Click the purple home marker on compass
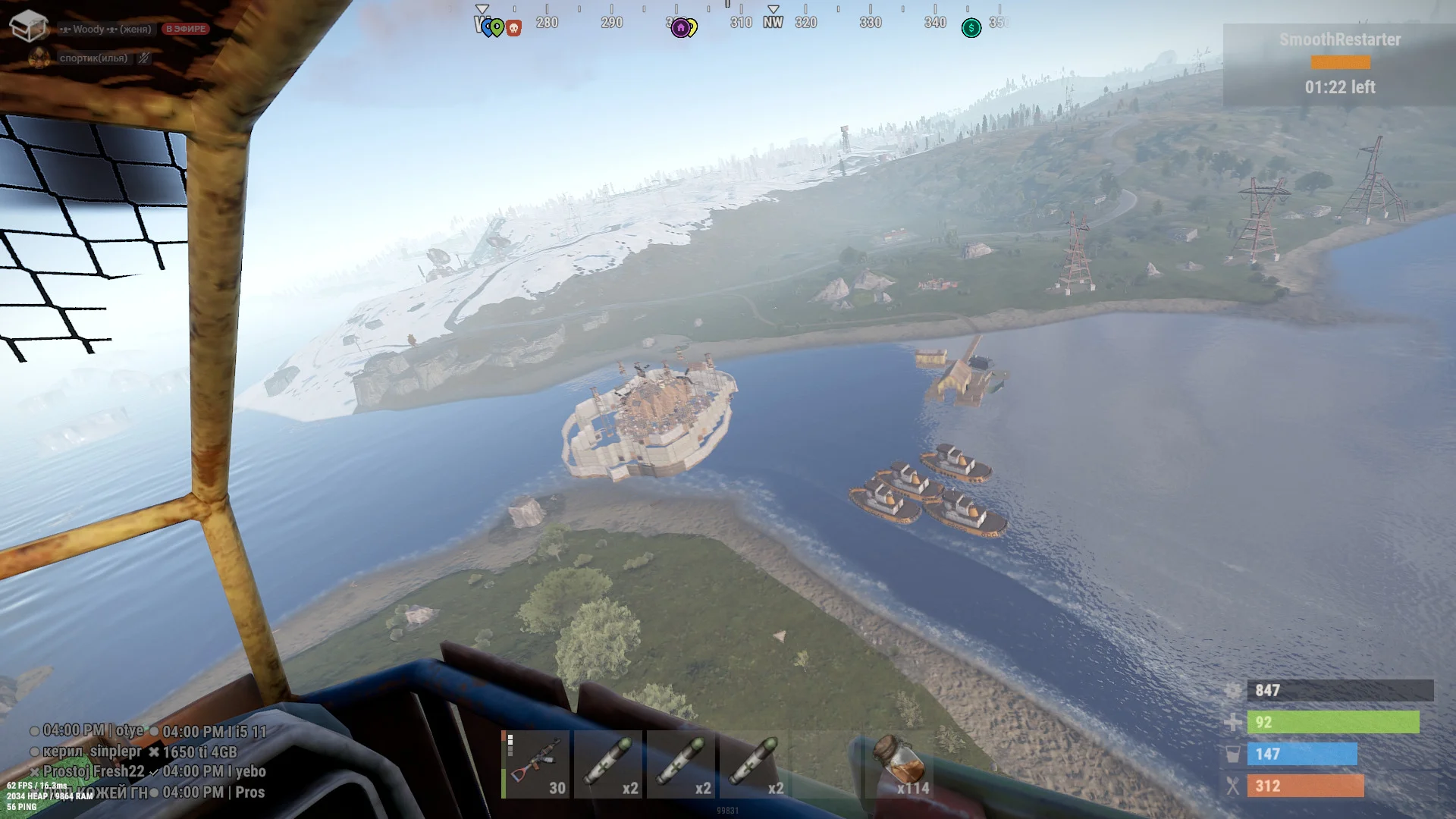Viewport: 1456px width, 819px height. [680, 28]
